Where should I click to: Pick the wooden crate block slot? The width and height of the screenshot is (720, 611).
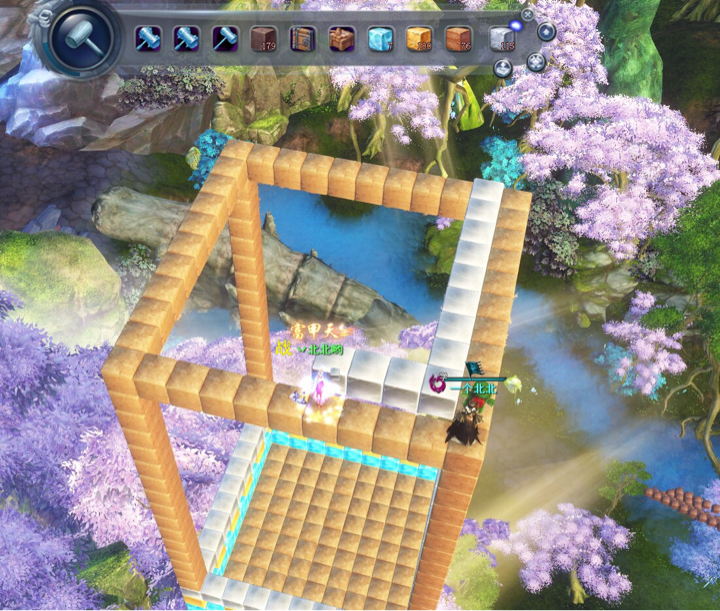pos(303,39)
